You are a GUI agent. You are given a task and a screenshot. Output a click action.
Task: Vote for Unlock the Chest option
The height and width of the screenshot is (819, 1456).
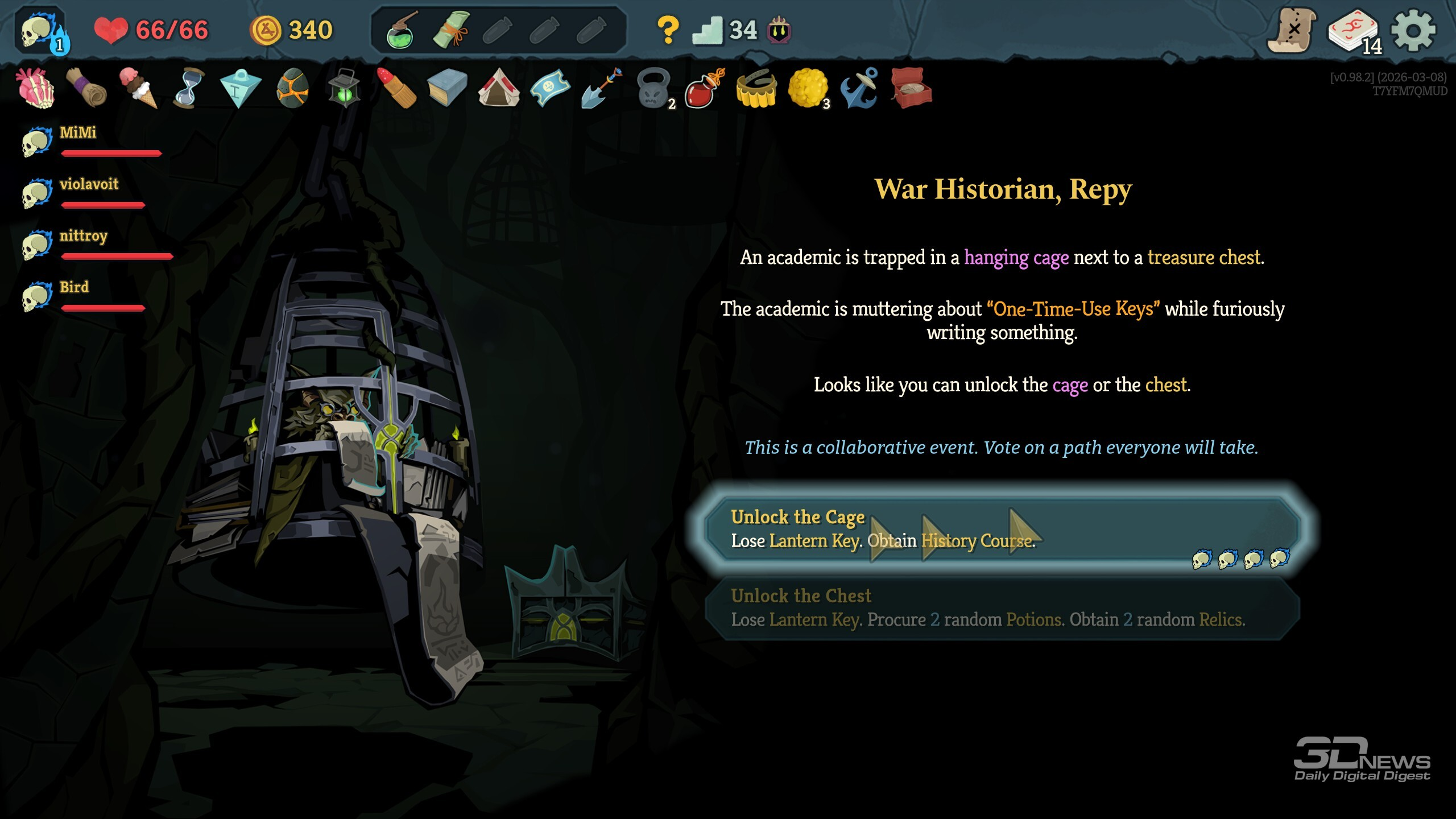coord(1001,609)
